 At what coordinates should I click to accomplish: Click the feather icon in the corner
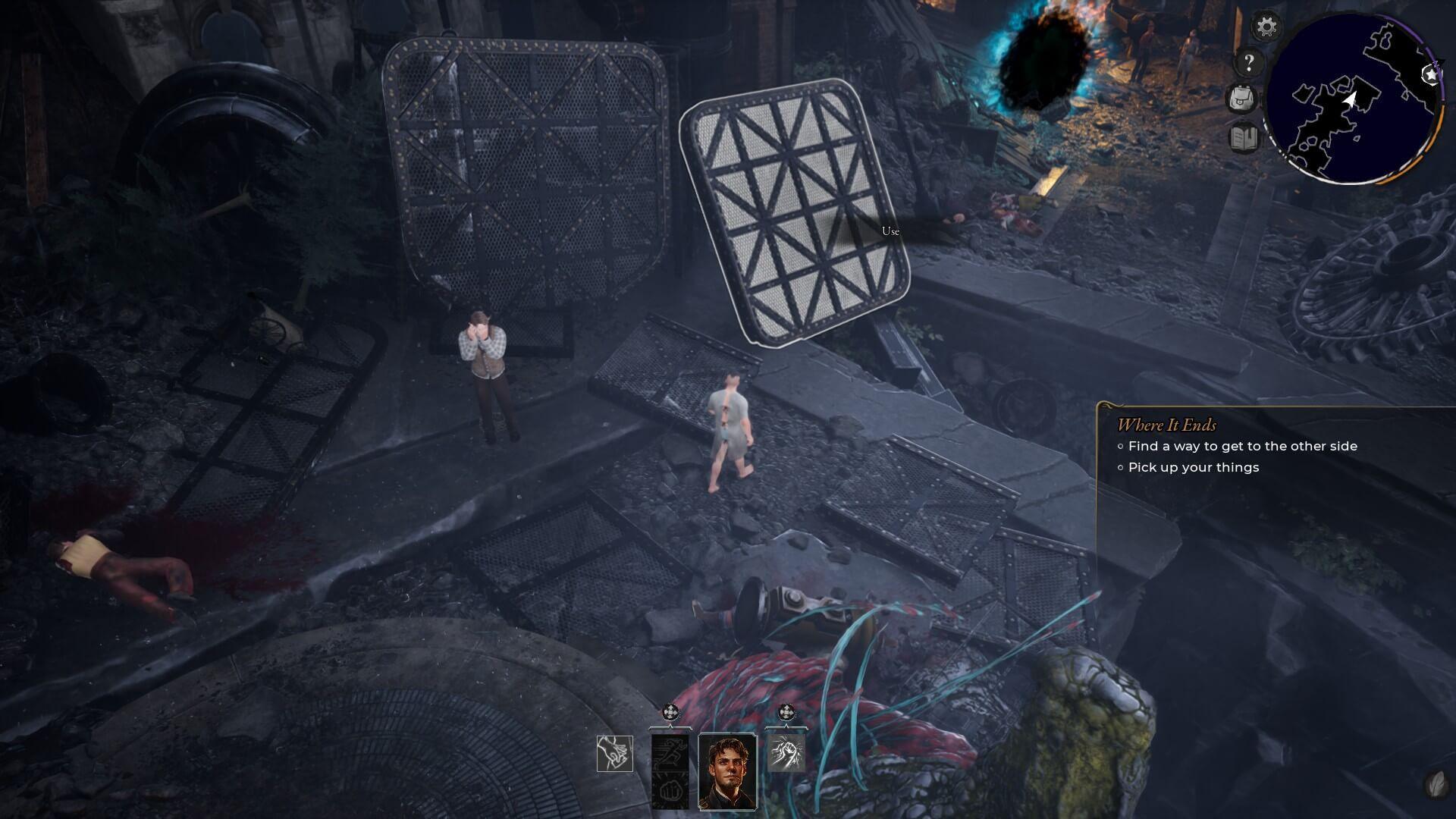(x=1435, y=783)
